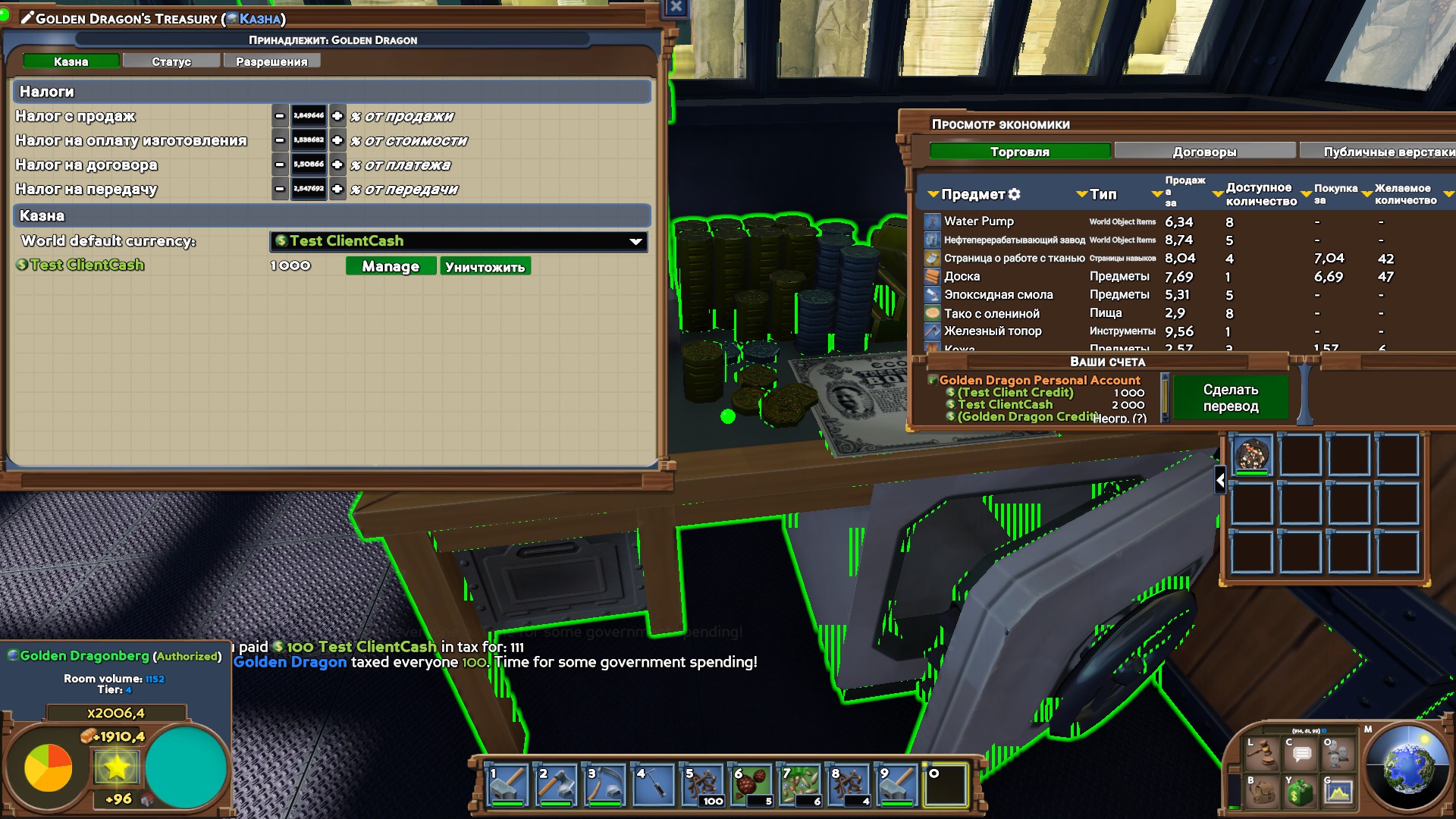The width and height of the screenshot is (1456, 819).
Task: Select the axe in hotbar slot 2
Action: (x=555, y=785)
